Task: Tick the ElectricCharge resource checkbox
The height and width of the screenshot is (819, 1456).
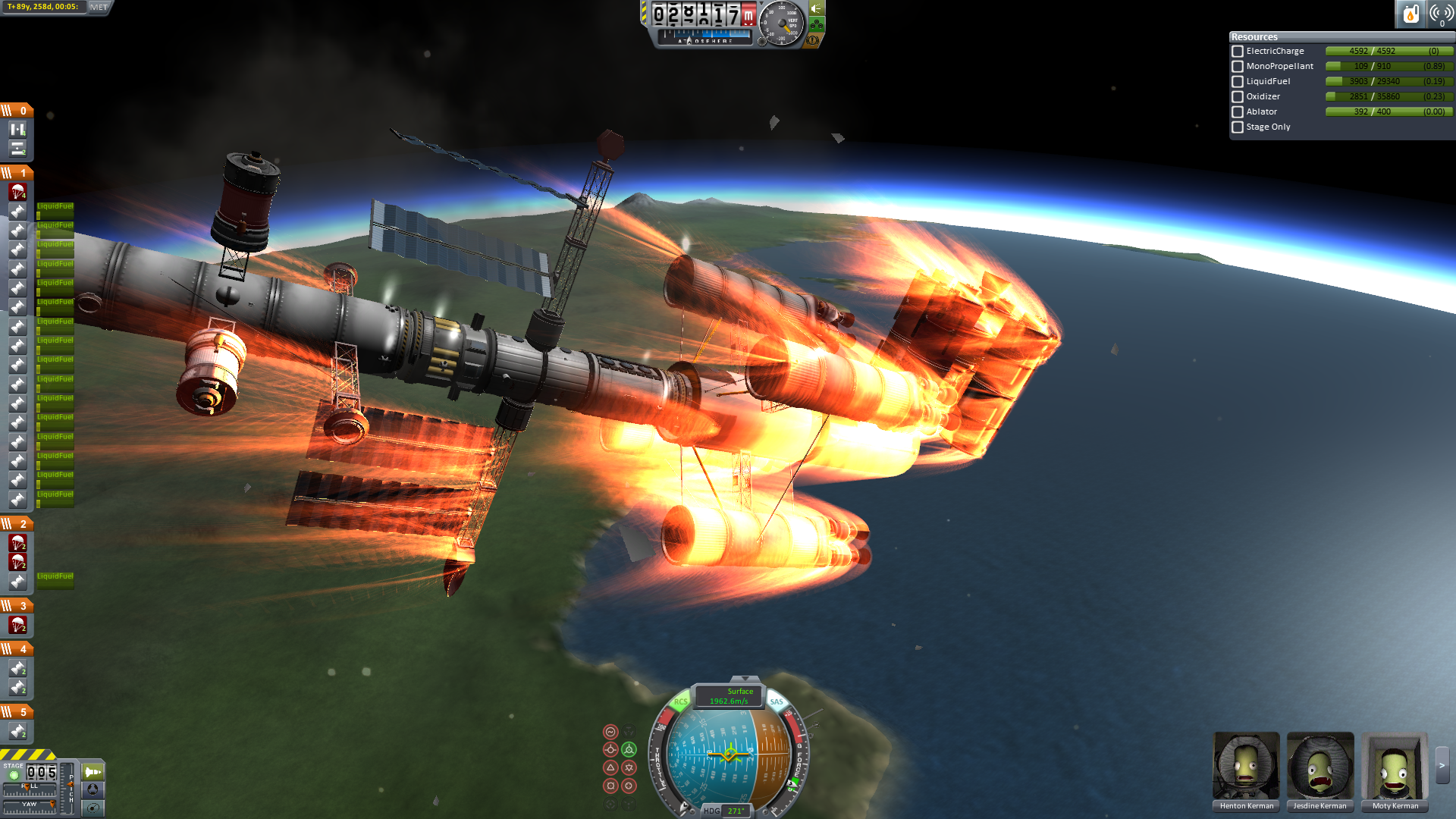Action: coord(1238,52)
